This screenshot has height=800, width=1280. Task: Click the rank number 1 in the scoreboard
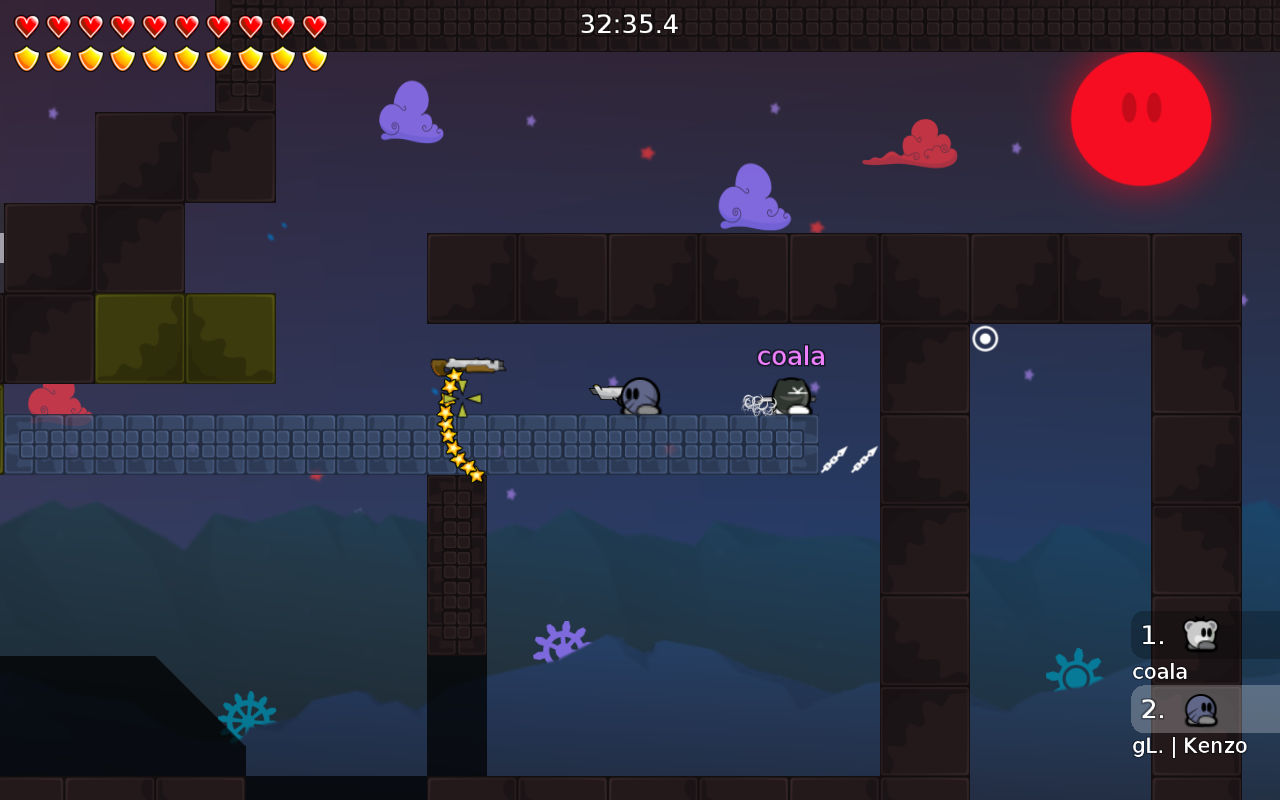click(1152, 634)
